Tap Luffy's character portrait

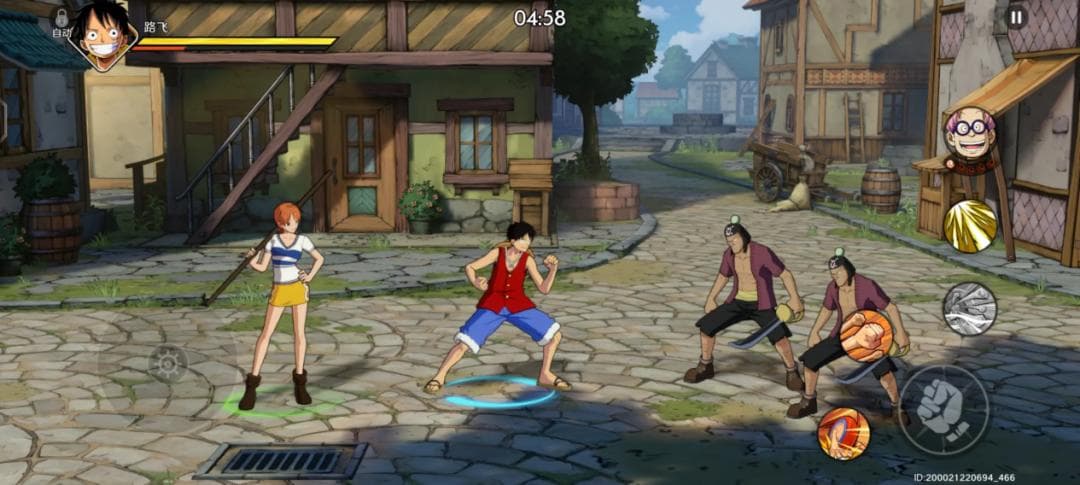[x=103, y=34]
